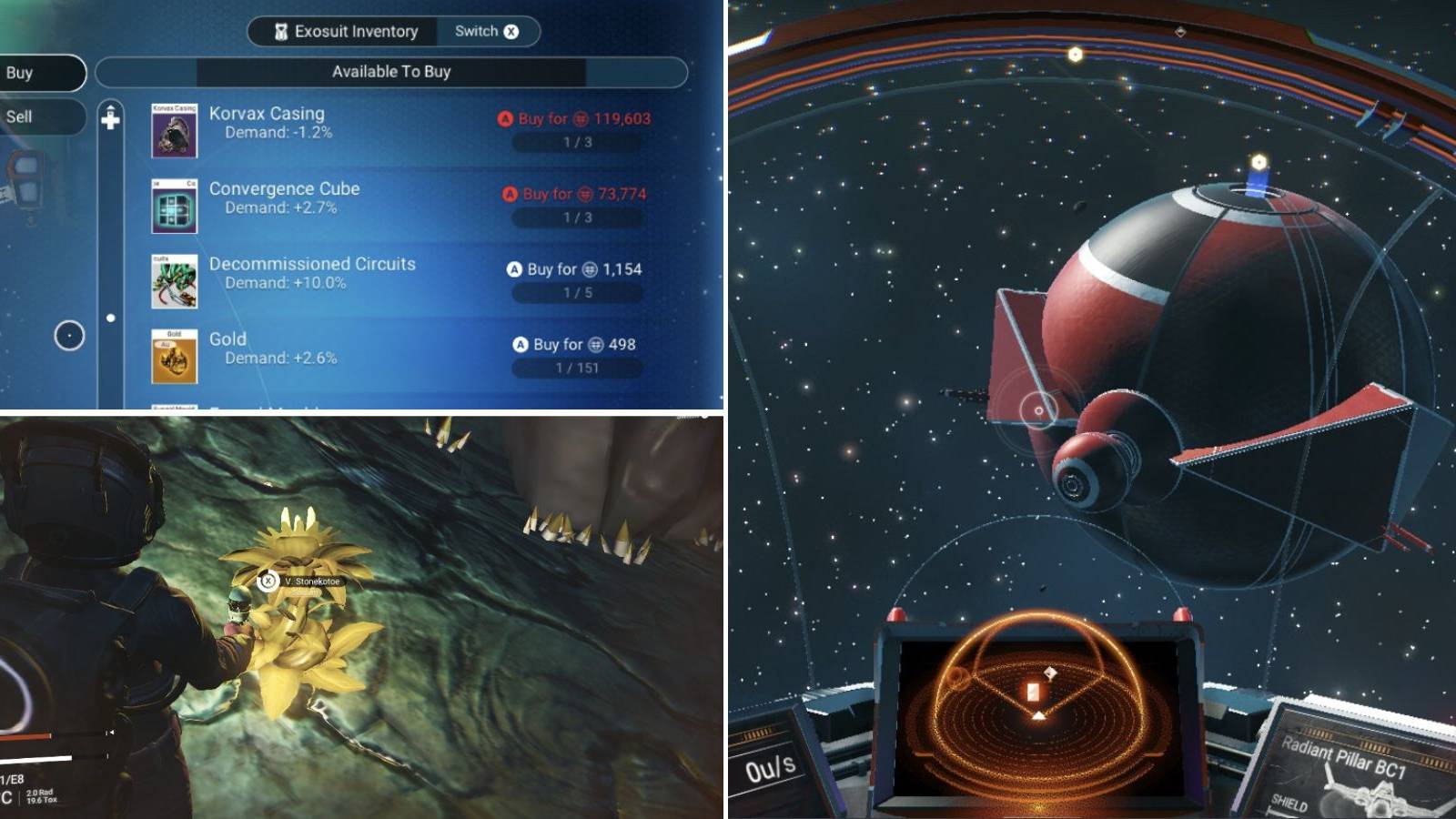Click the triangle marker on the cockpit radar

pyautogui.click(x=1039, y=715)
